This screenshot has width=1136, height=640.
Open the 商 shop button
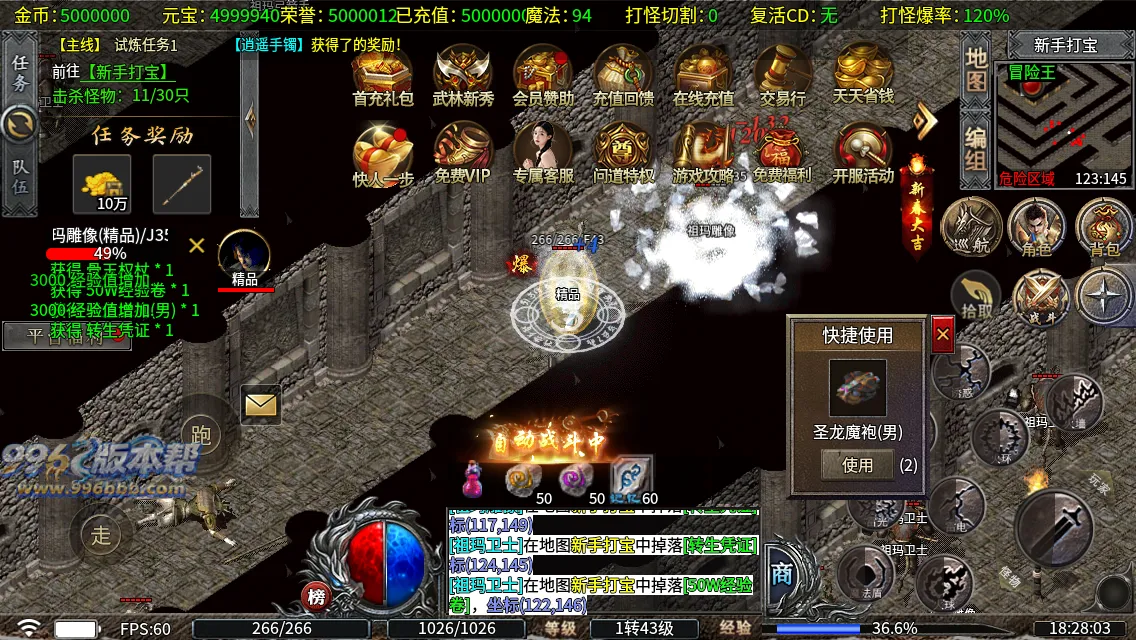point(783,575)
